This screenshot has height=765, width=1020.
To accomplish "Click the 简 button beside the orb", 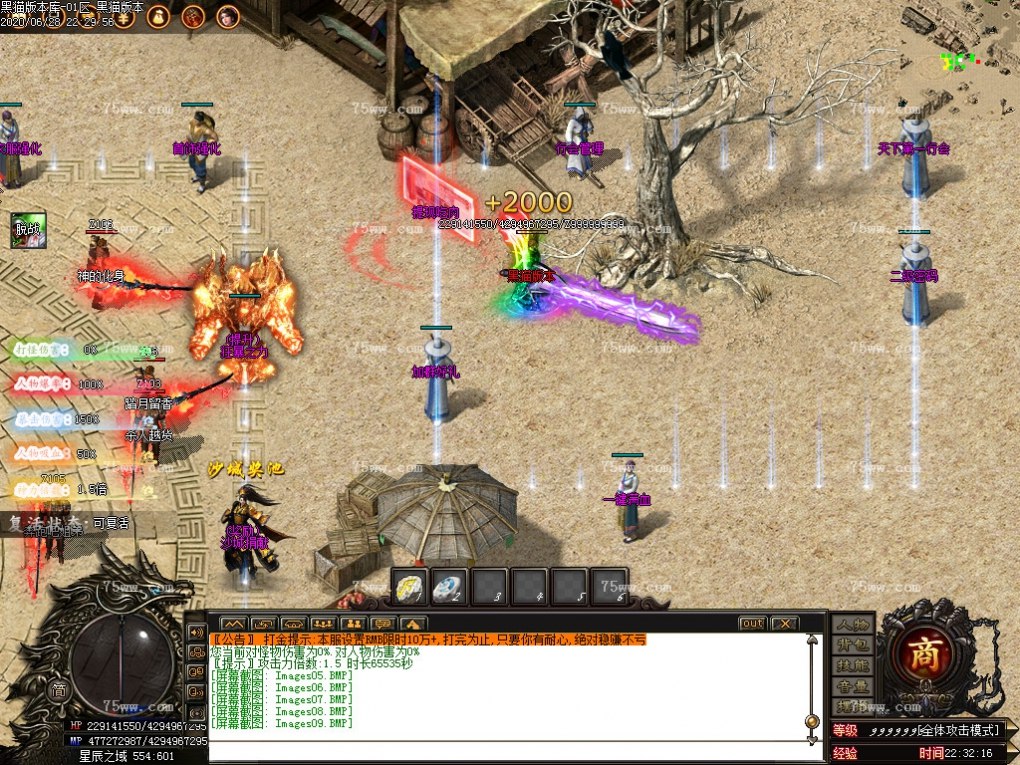I will pyautogui.click(x=59, y=690).
